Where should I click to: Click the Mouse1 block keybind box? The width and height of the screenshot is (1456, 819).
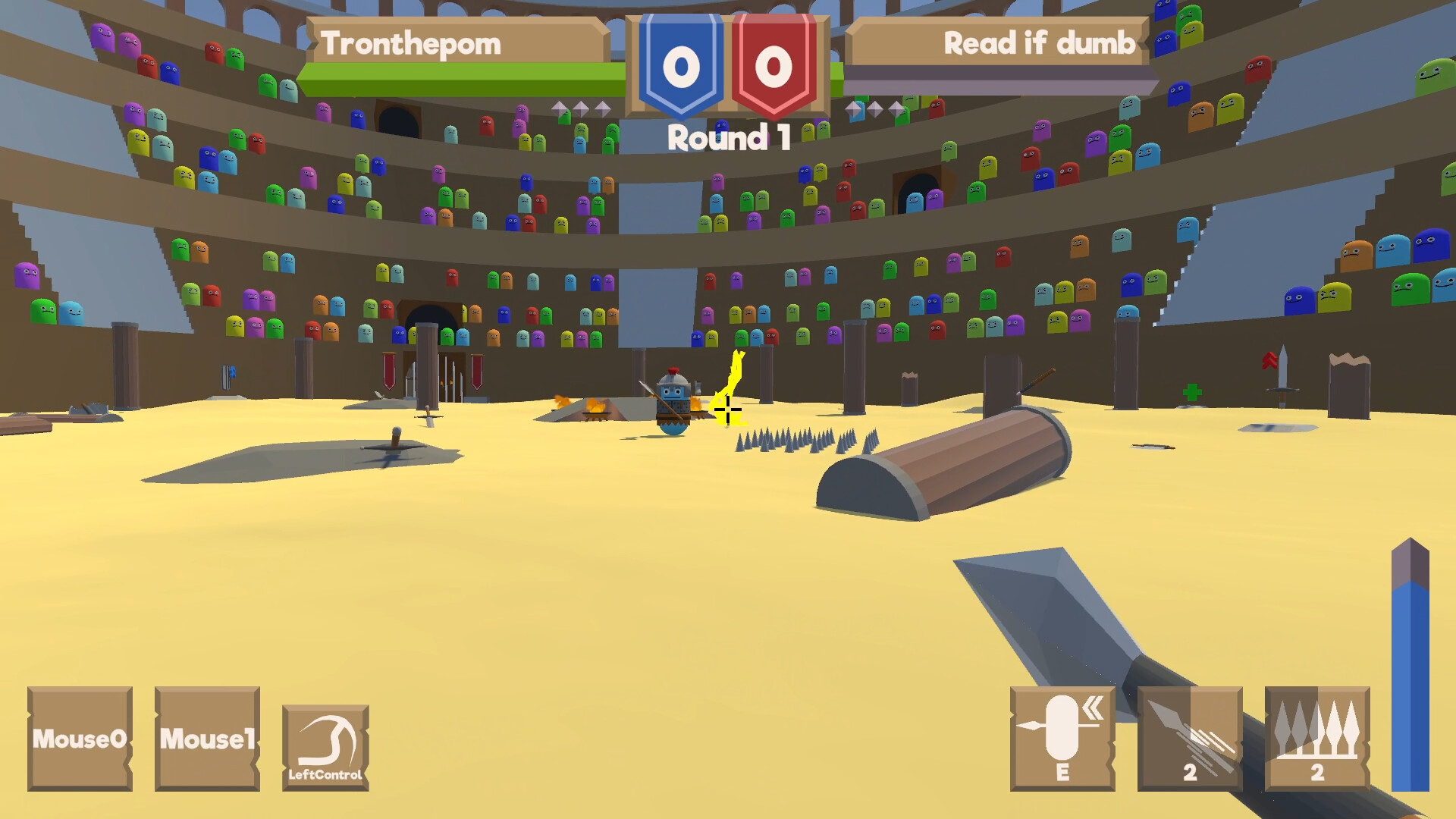pos(206,739)
